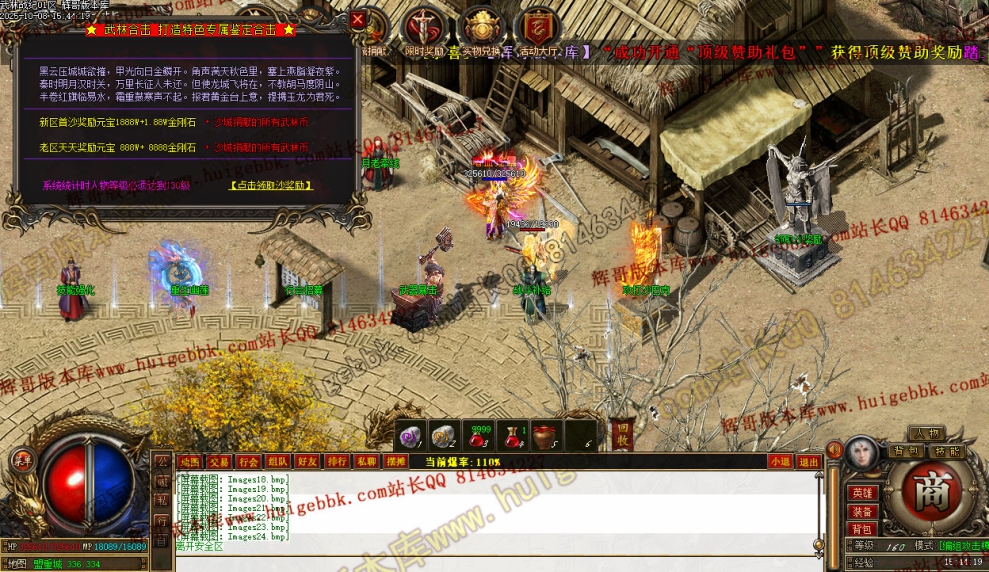Open the 英雄 hero panel
Viewport: 989px width, 572px height.
coord(861,492)
